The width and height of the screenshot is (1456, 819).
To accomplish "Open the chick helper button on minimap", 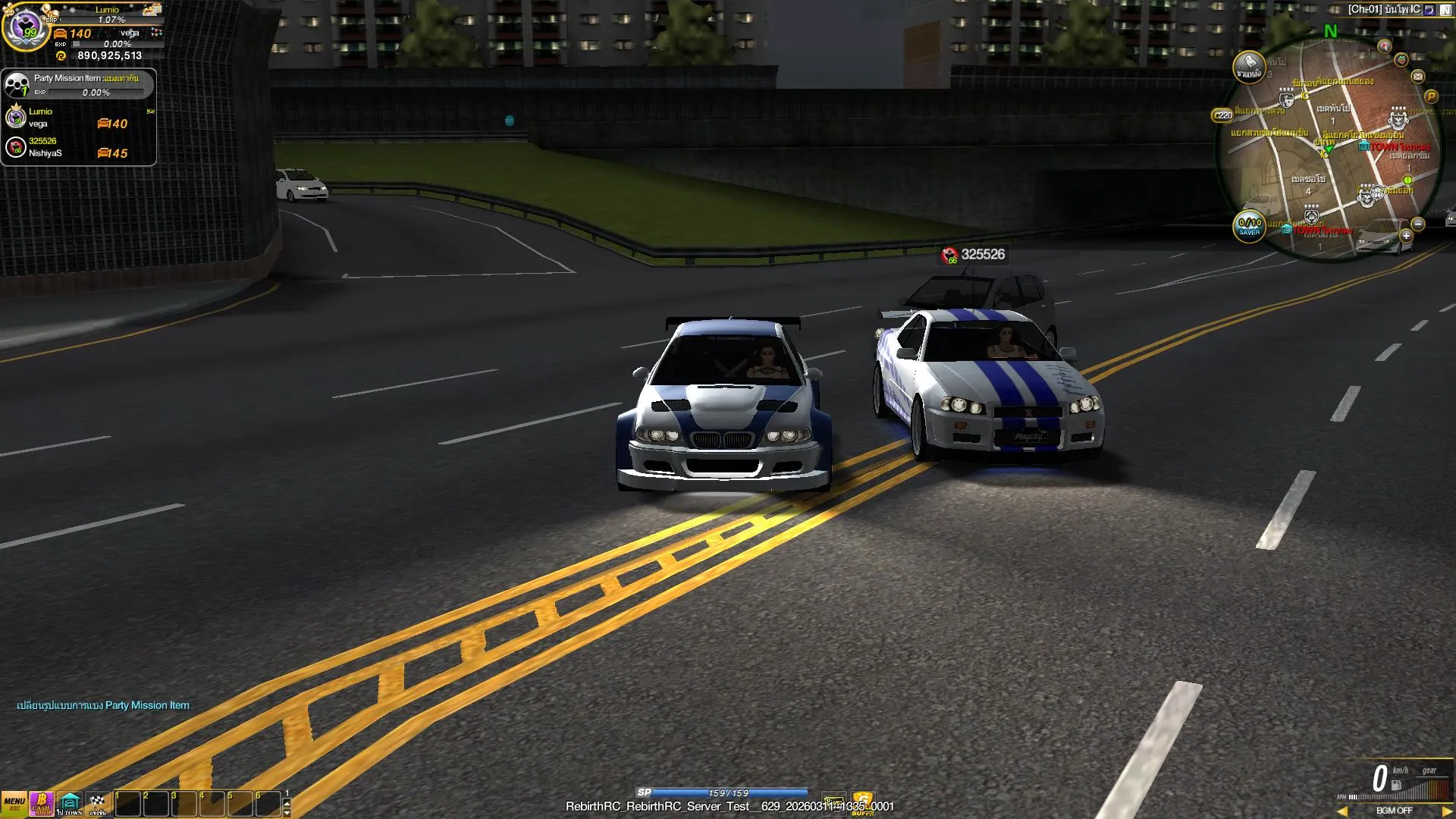I will point(1249,67).
